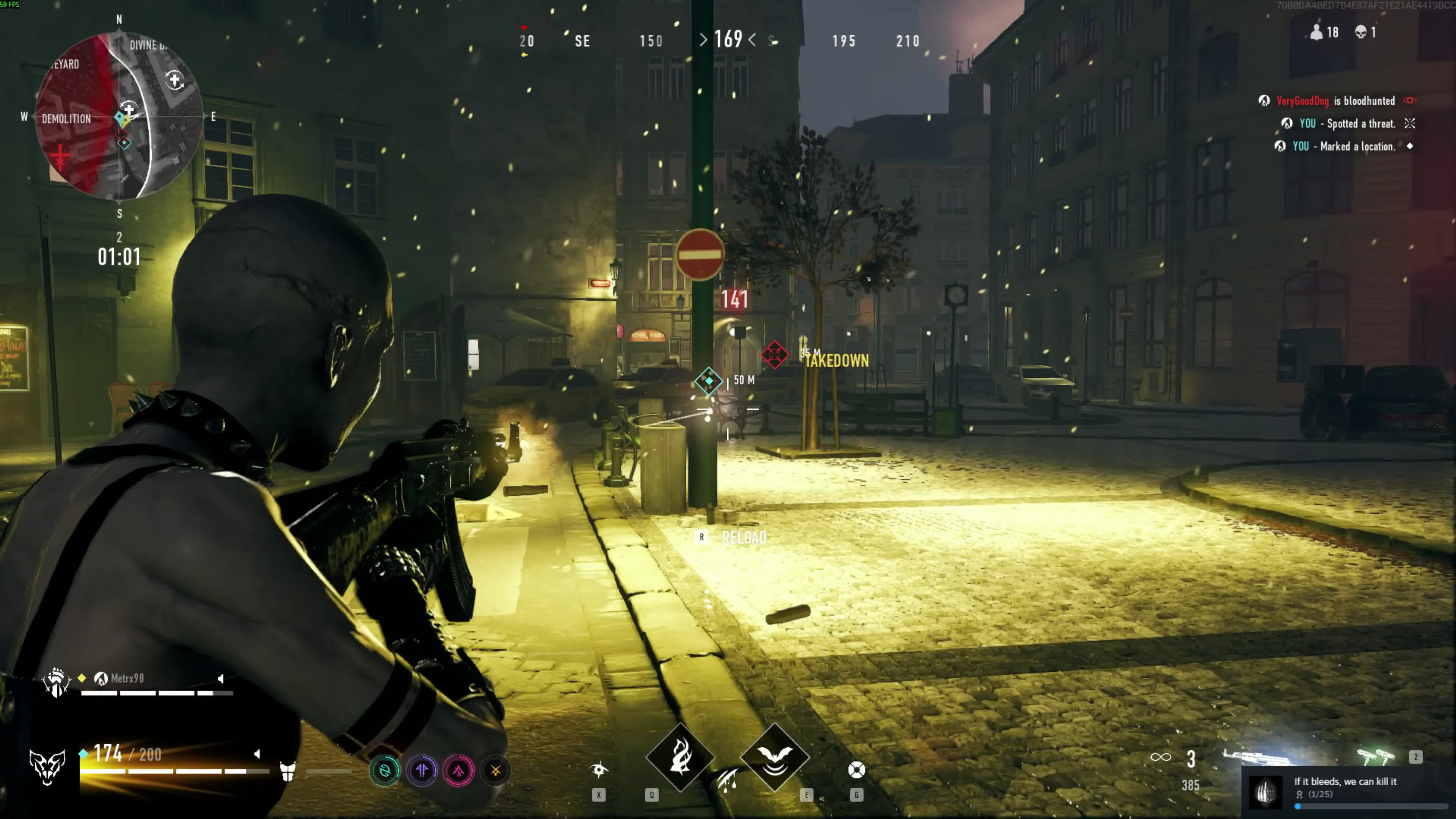Click the wolf-head clan emblem

click(47, 767)
